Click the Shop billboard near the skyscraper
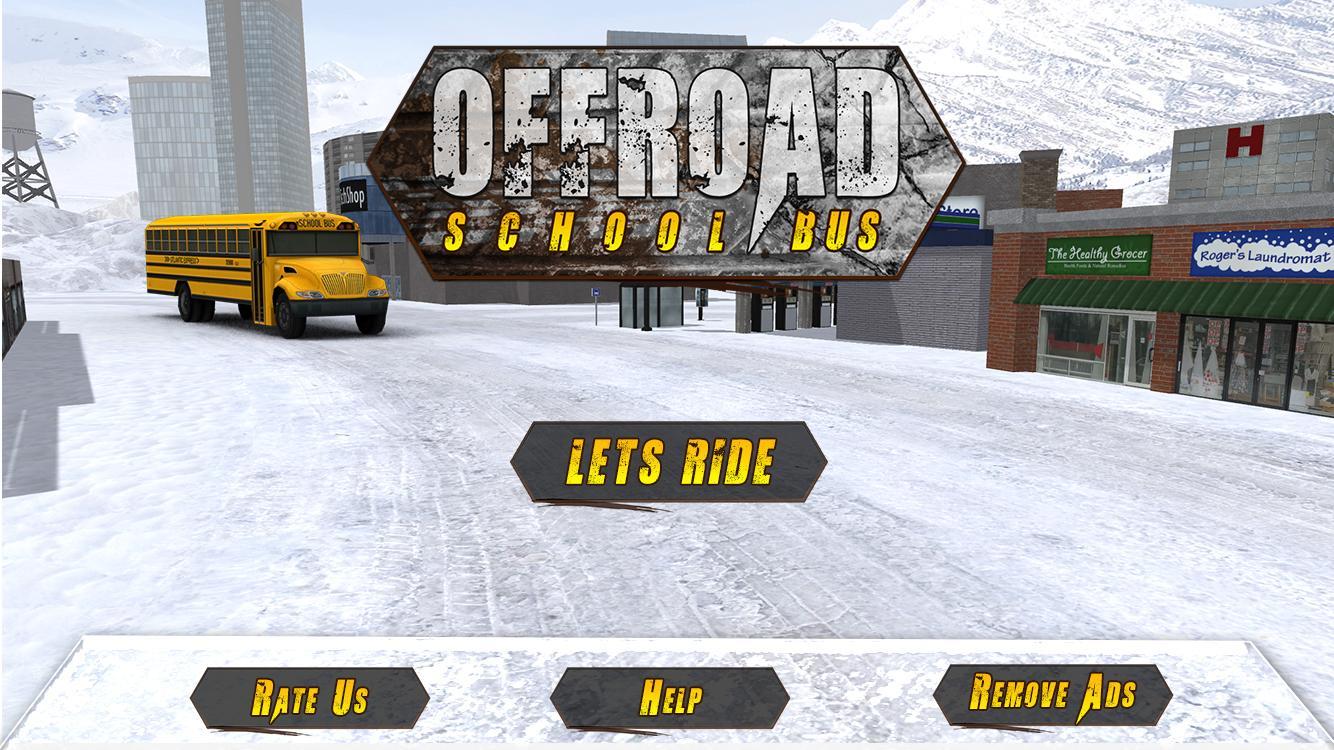The image size is (1334, 750). pos(350,195)
